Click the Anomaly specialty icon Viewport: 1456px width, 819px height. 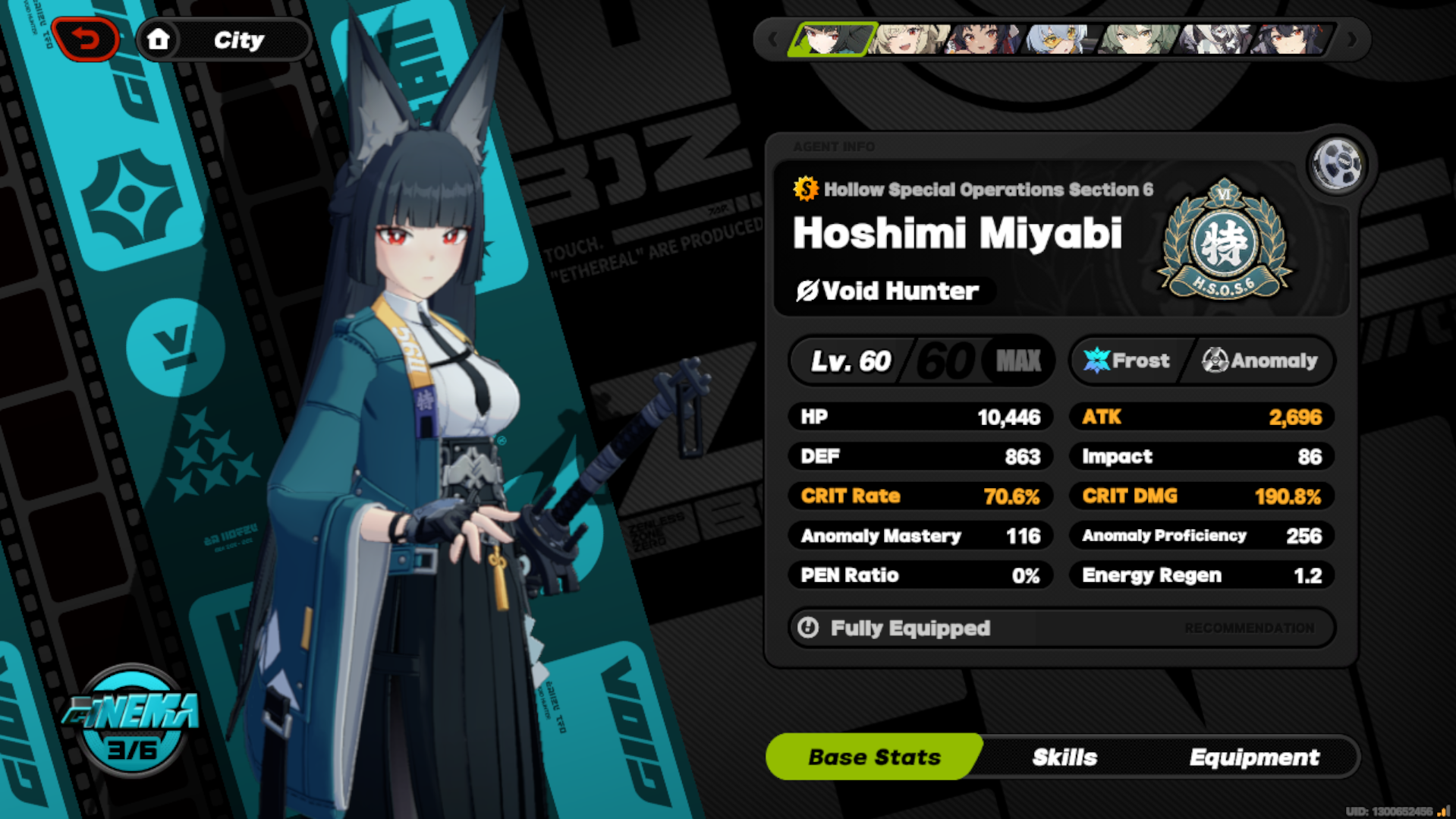1216,360
